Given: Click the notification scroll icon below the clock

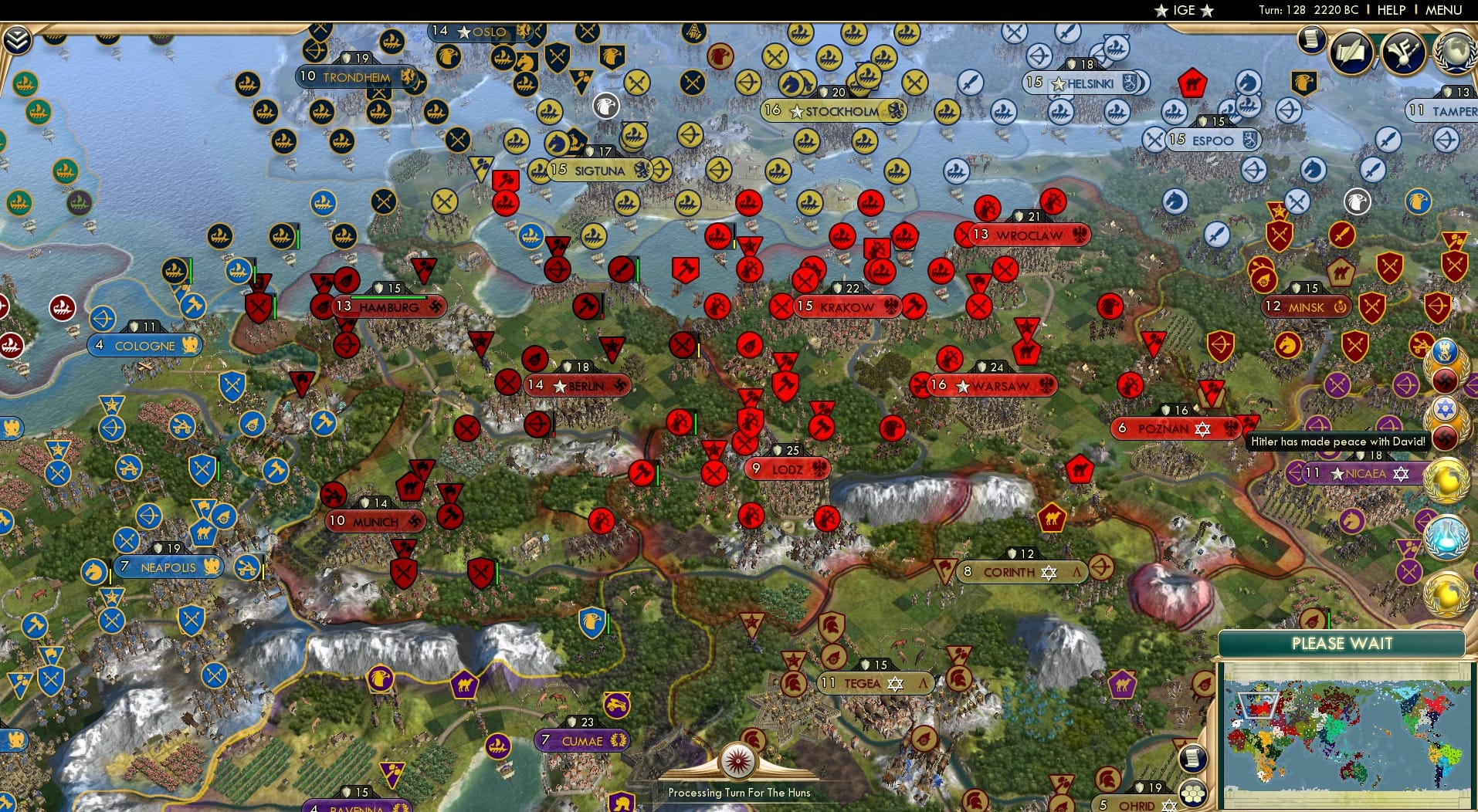Looking at the screenshot, I should [1310, 38].
